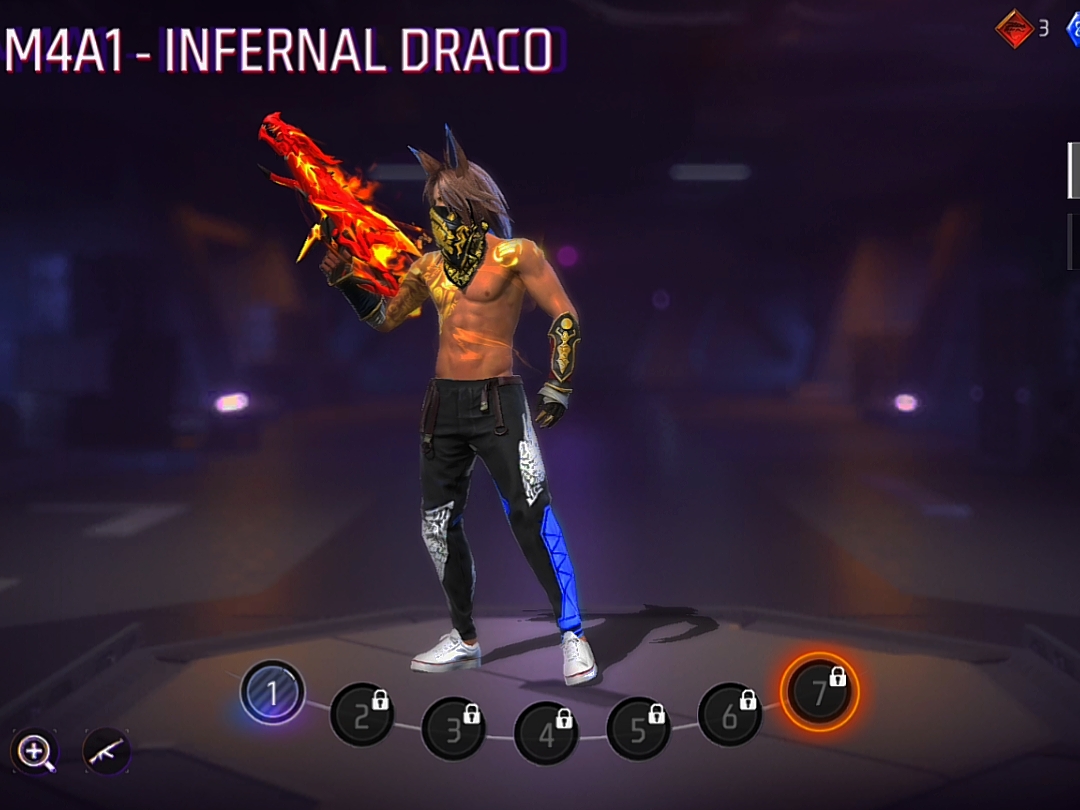Choose locked level 6 node
This screenshot has height=810, width=1080.
click(x=729, y=714)
